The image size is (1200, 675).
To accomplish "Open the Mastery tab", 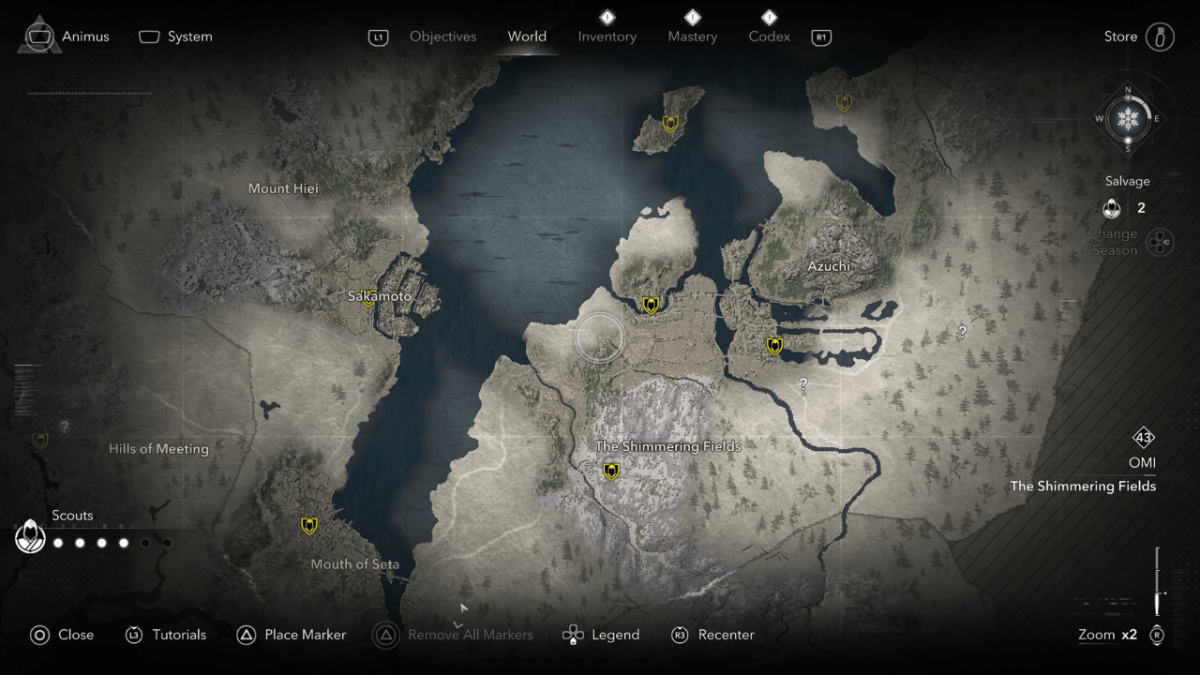I will (692, 37).
